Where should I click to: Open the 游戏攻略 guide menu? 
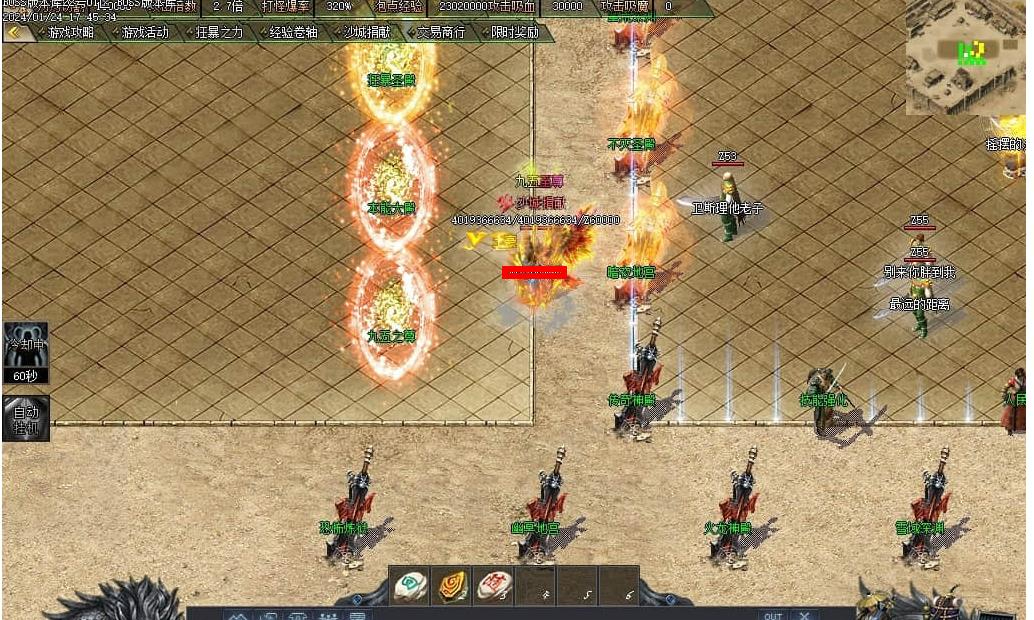click(x=70, y=32)
